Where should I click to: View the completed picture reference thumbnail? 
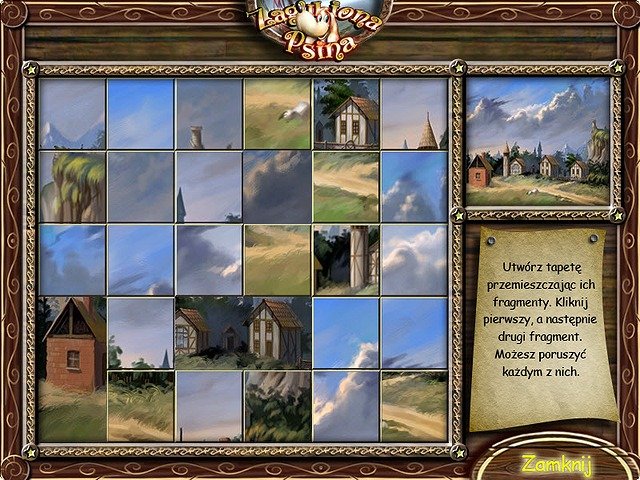[538, 141]
